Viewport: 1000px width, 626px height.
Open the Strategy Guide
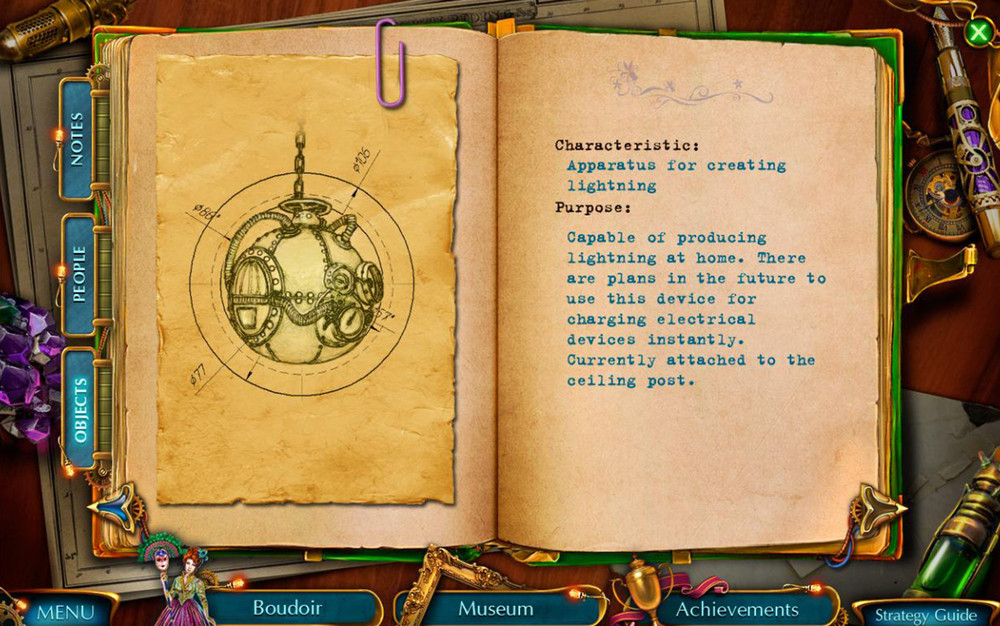(926, 614)
